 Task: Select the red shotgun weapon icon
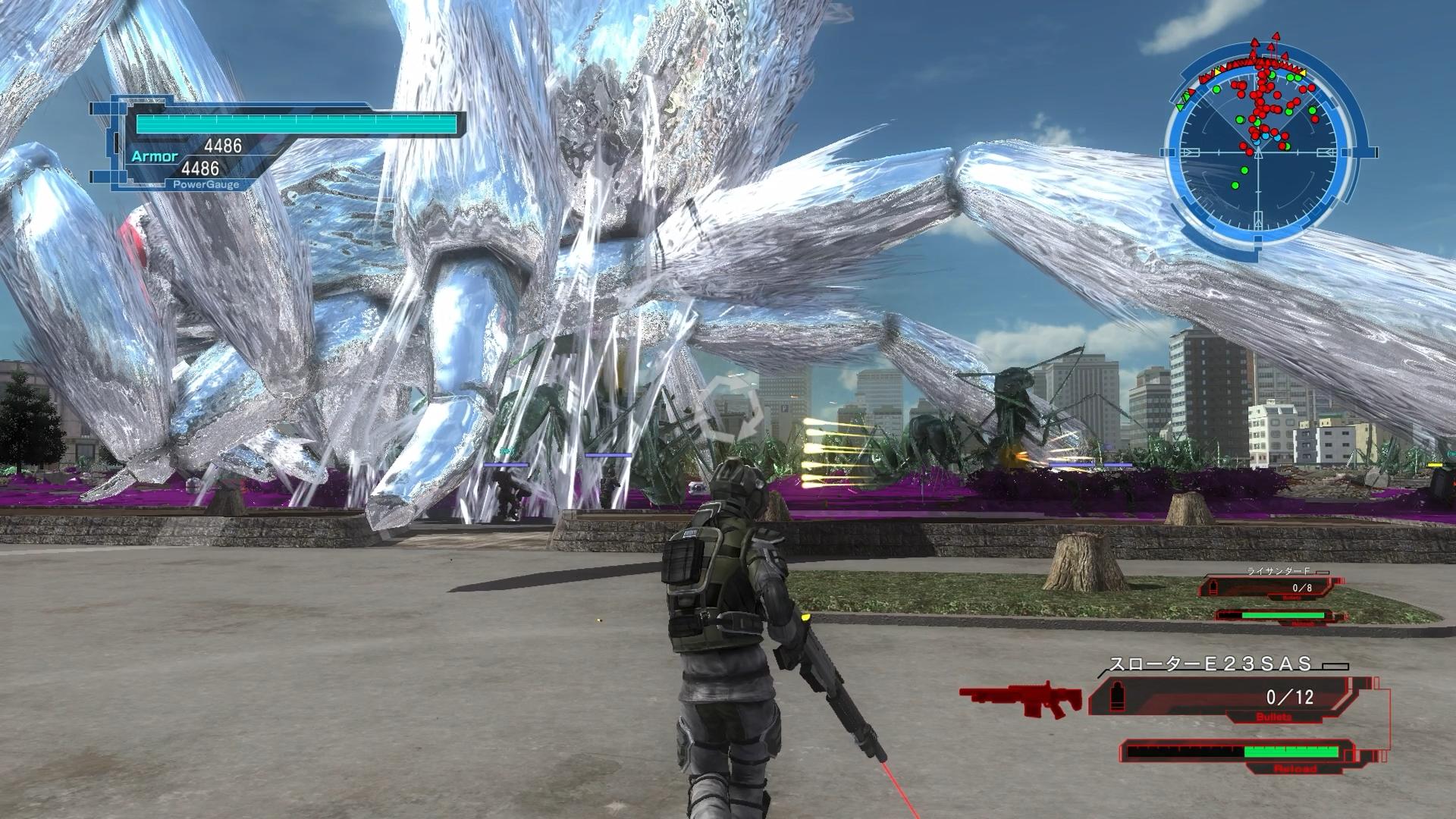click(1021, 698)
